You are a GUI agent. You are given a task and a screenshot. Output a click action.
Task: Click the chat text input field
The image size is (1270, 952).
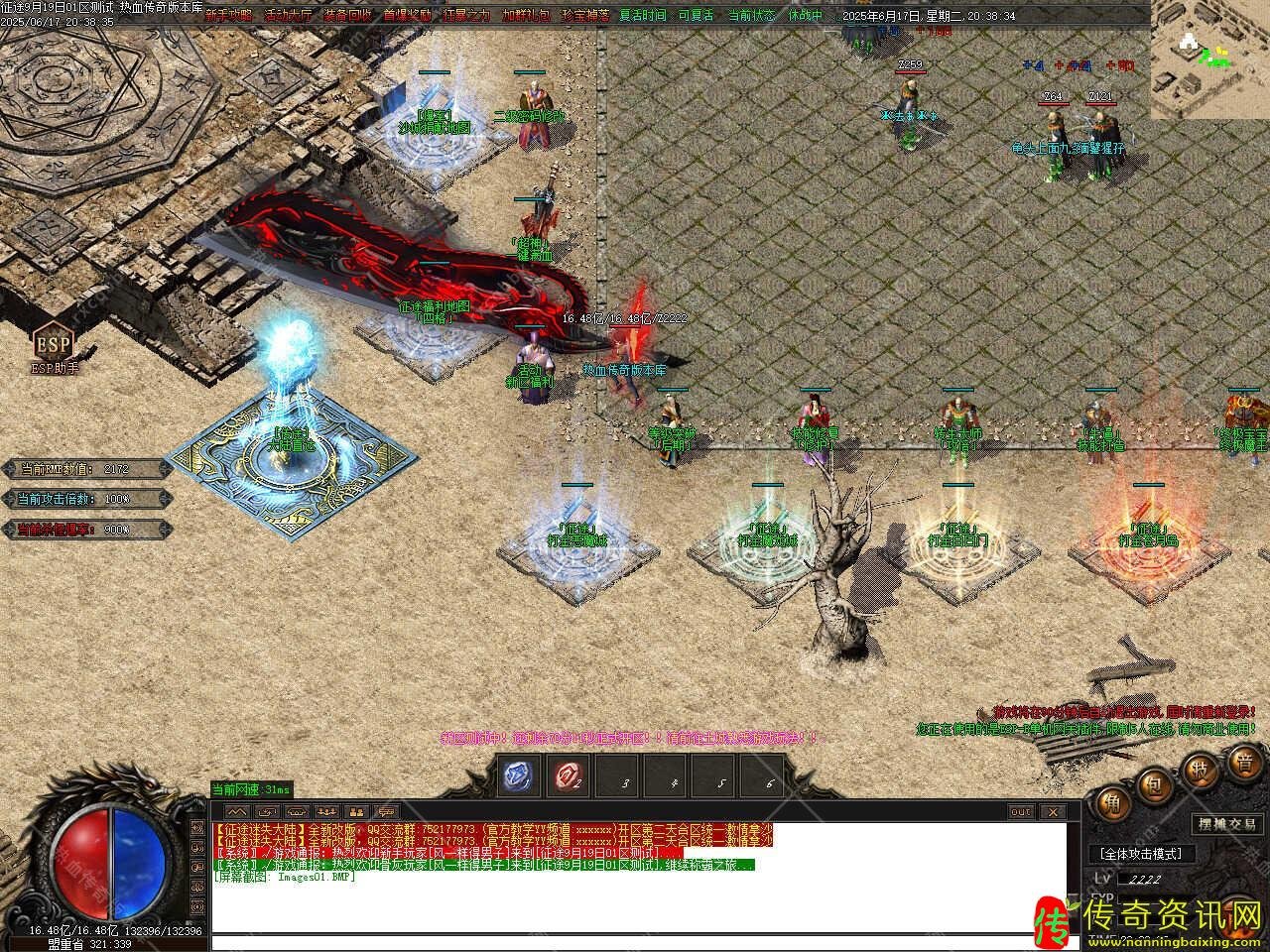coord(635,942)
